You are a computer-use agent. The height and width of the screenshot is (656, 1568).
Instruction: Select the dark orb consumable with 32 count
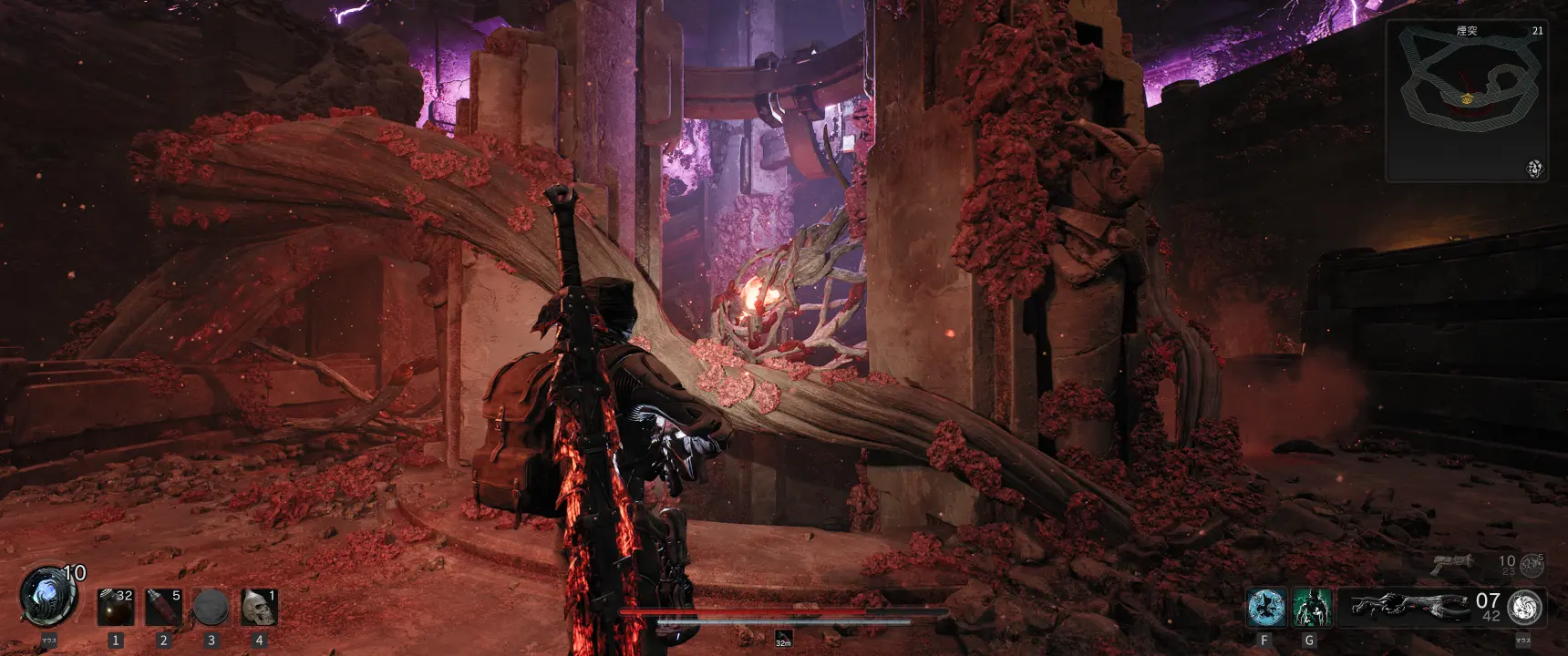pos(116,608)
